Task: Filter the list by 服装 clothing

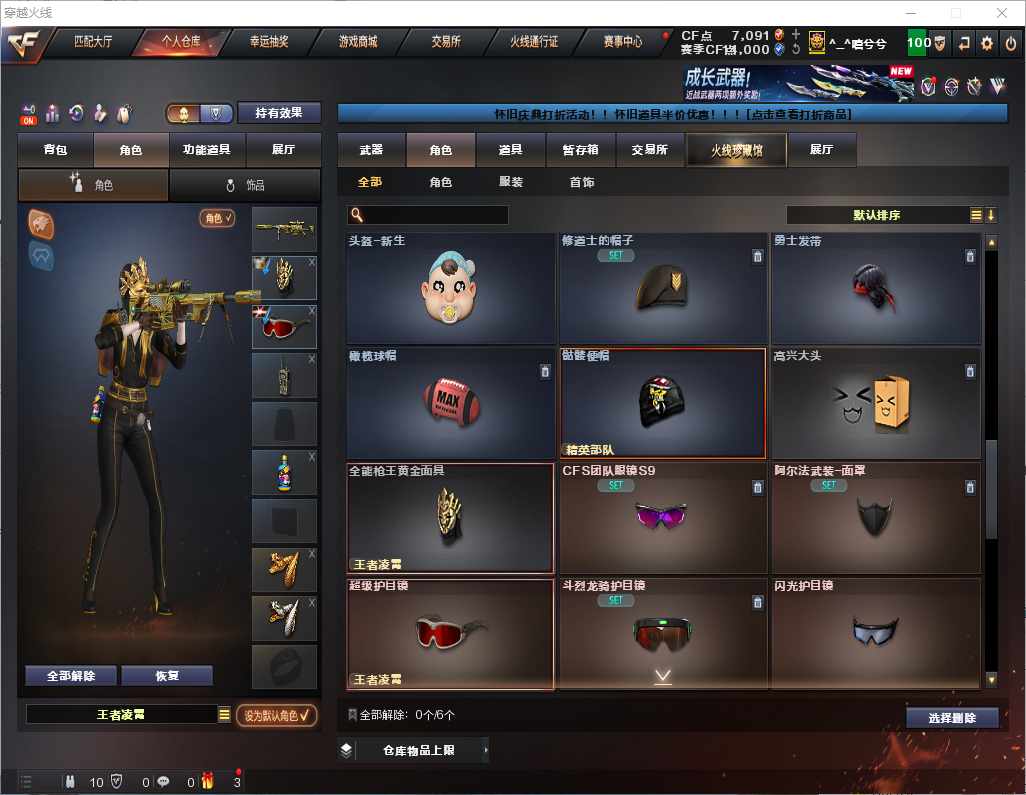Action: 511,183
